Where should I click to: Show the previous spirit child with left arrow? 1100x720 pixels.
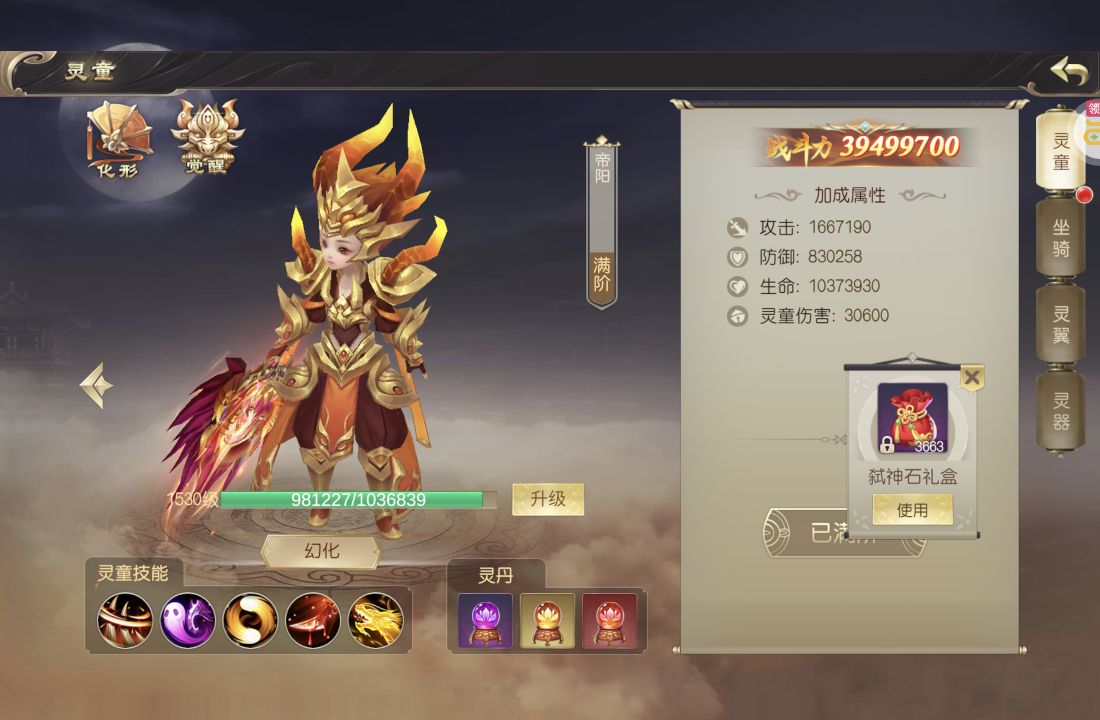(97, 385)
